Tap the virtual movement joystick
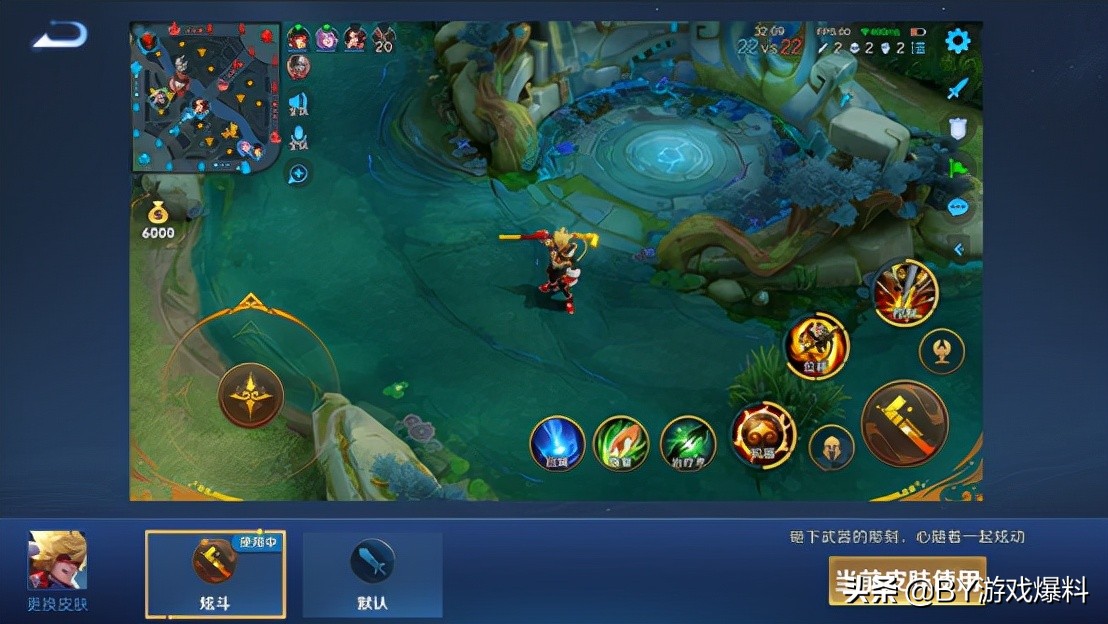 click(250, 395)
